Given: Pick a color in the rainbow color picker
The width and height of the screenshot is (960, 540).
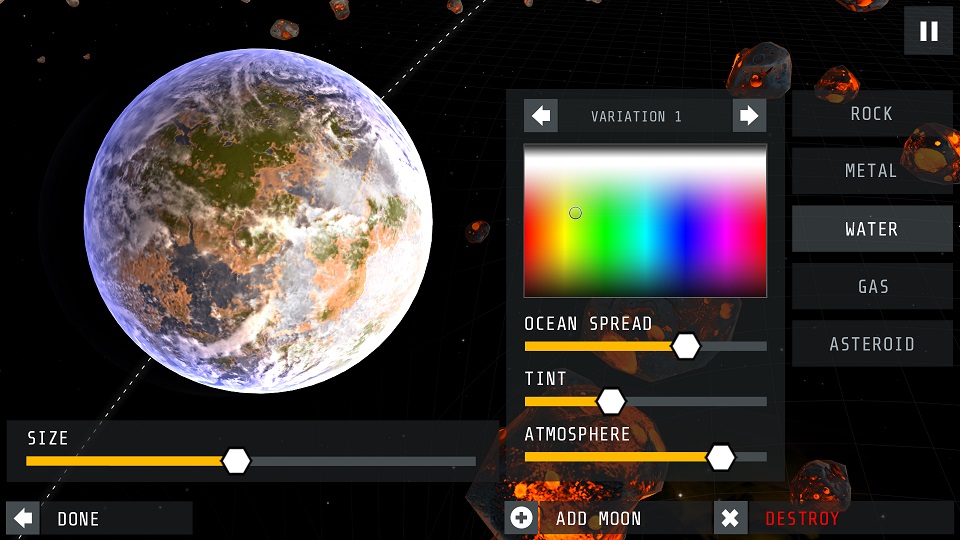Looking at the screenshot, I should (x=645, y=220).
